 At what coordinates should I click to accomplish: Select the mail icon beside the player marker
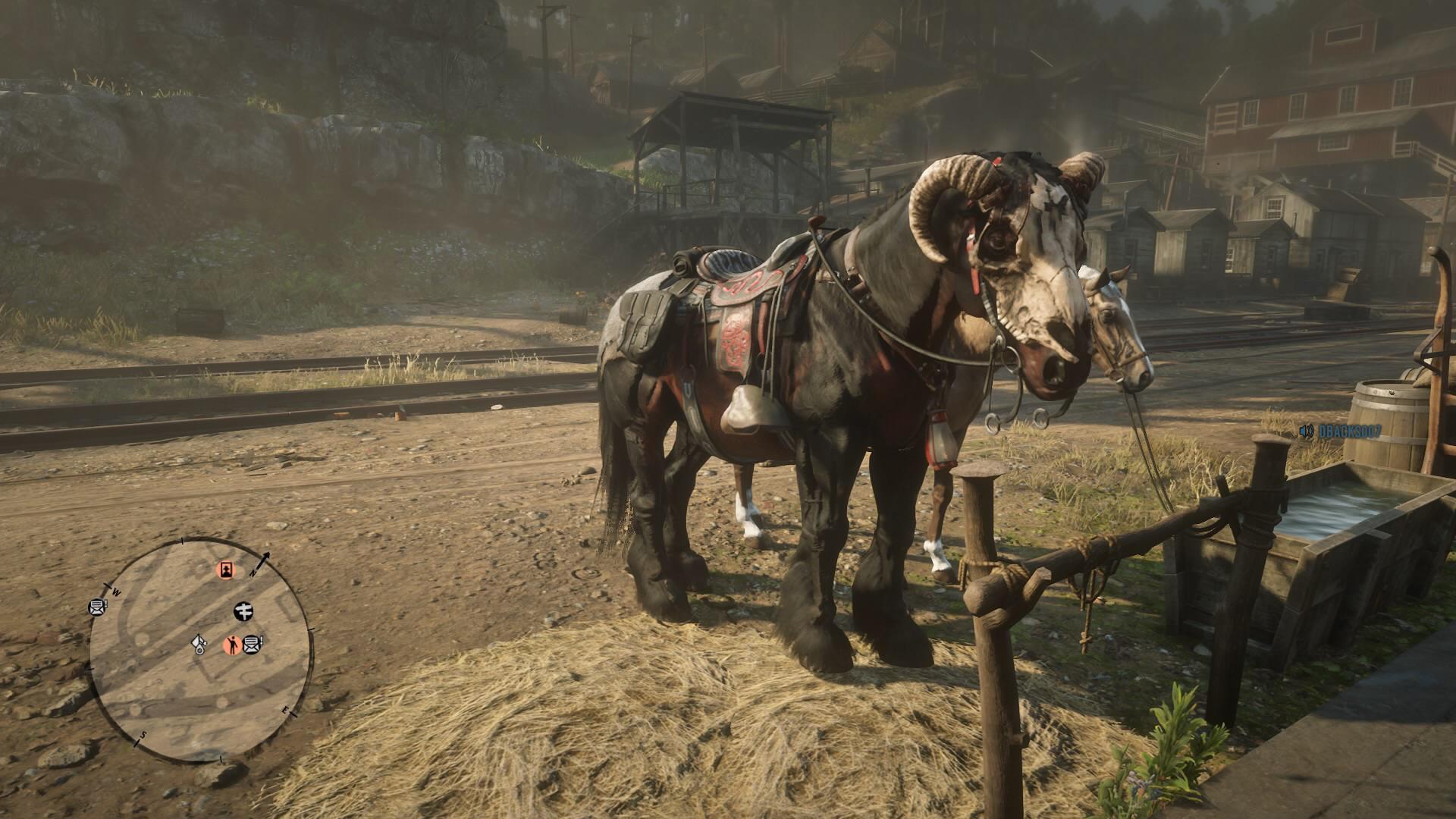click(x=253, y=644)
